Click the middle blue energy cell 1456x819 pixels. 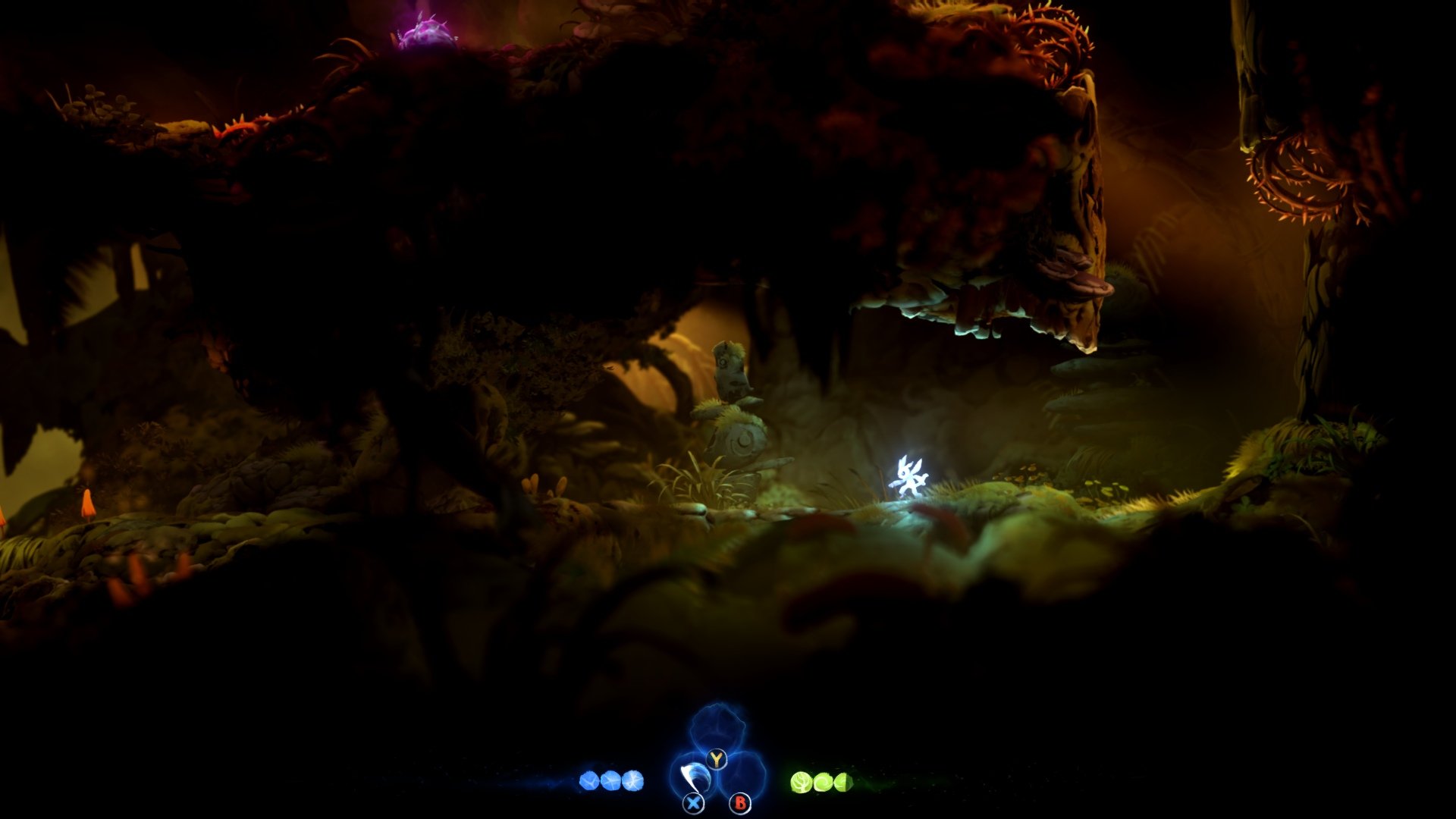point(611,781)
